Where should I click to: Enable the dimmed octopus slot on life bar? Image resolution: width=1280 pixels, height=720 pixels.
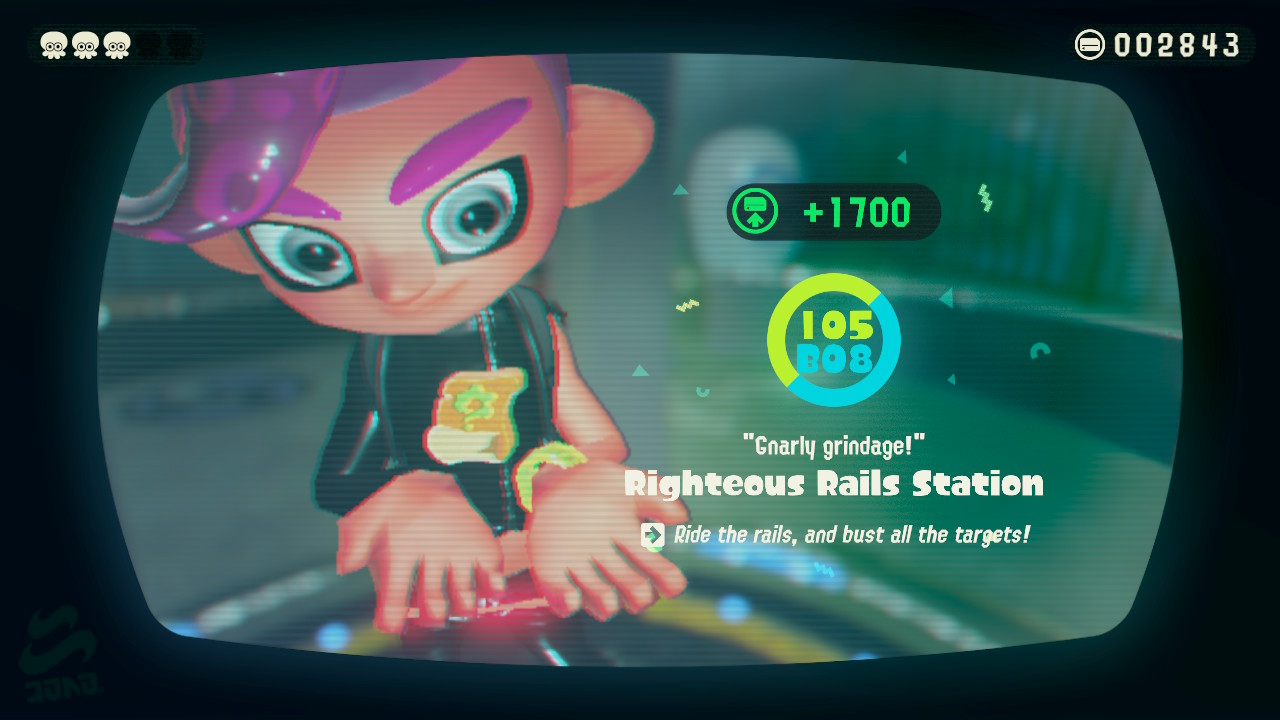pos(146,45)
